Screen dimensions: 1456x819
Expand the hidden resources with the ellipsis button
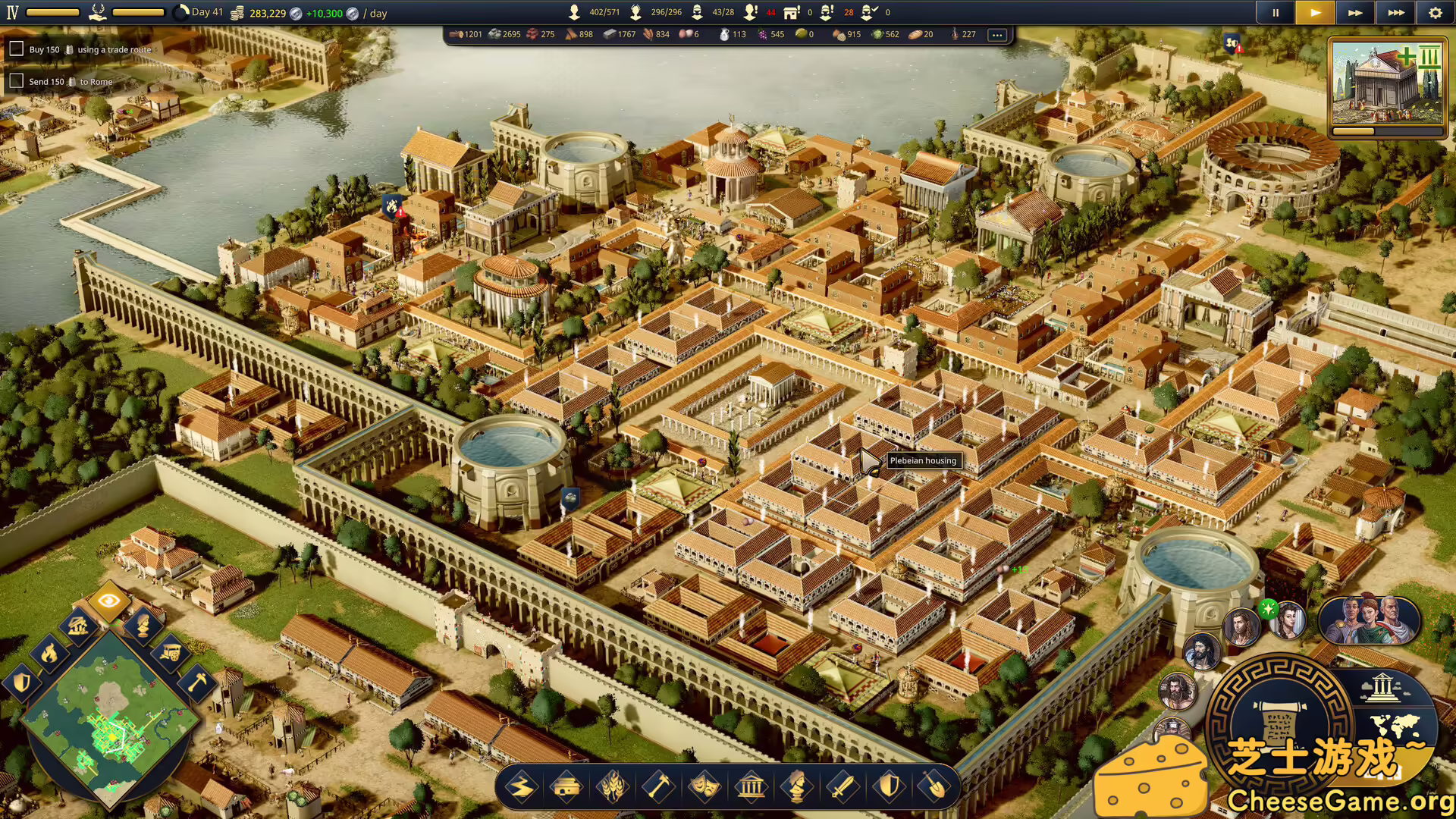coord(997,34)
